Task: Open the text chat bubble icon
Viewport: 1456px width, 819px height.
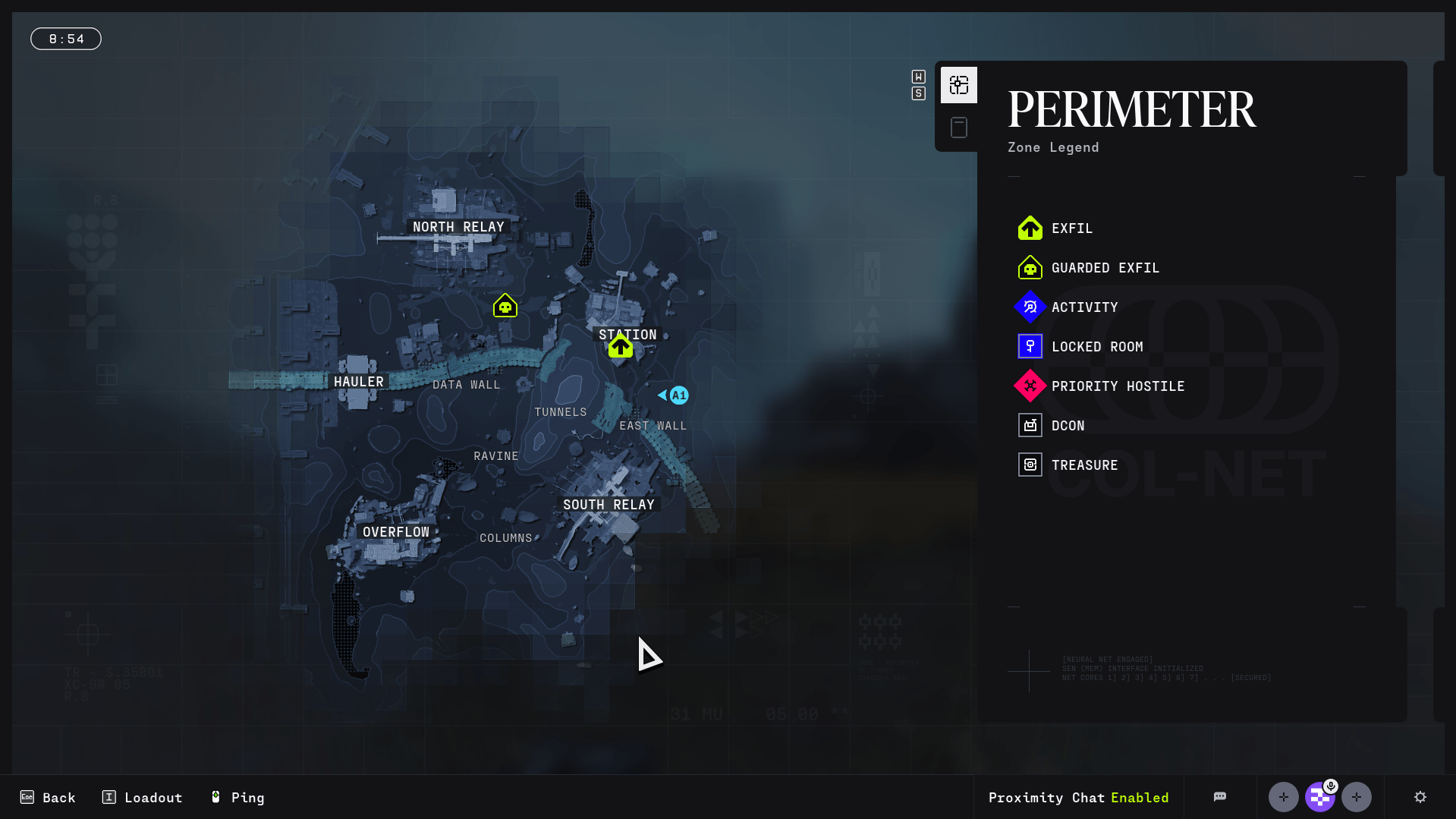Action: pos(1219,797)
